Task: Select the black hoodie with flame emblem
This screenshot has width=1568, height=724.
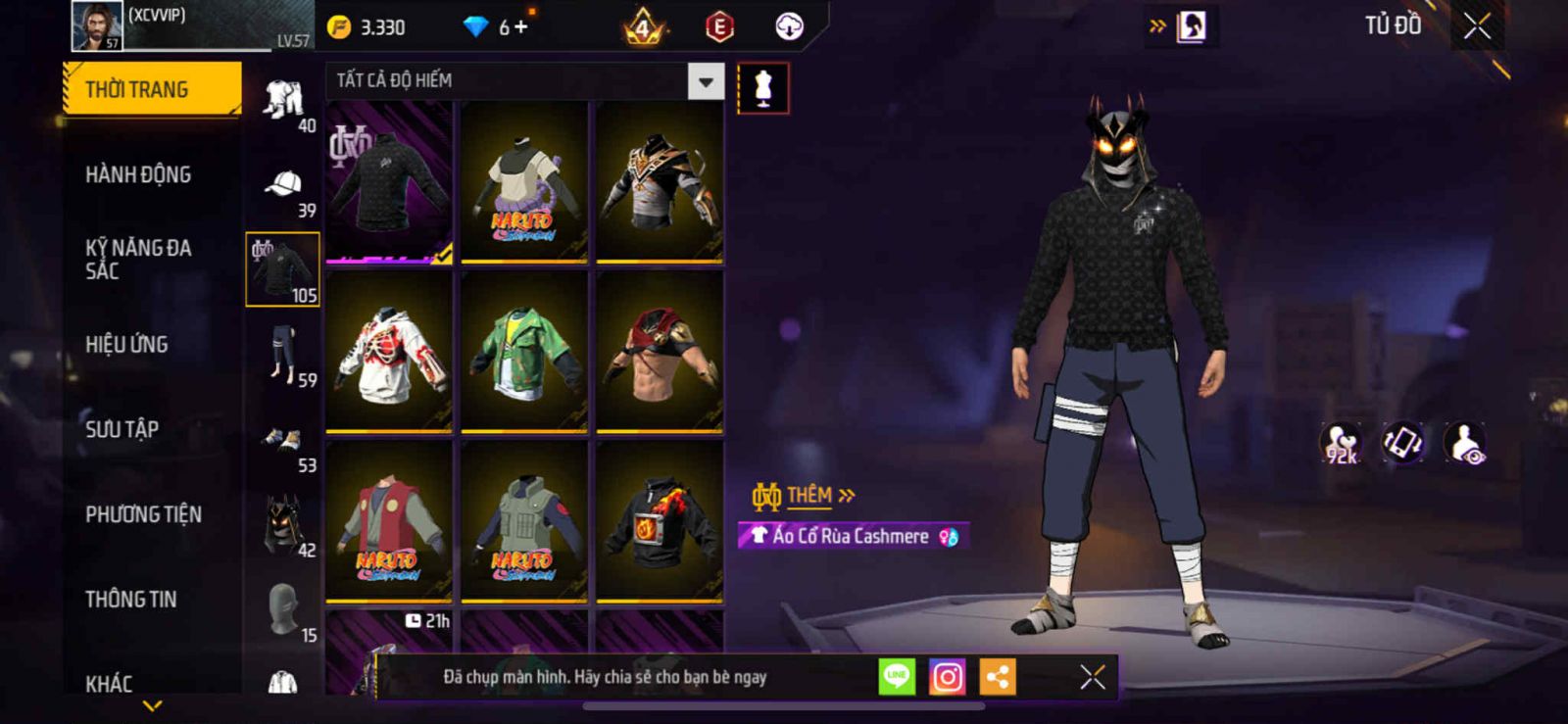Action: (660, 522)
